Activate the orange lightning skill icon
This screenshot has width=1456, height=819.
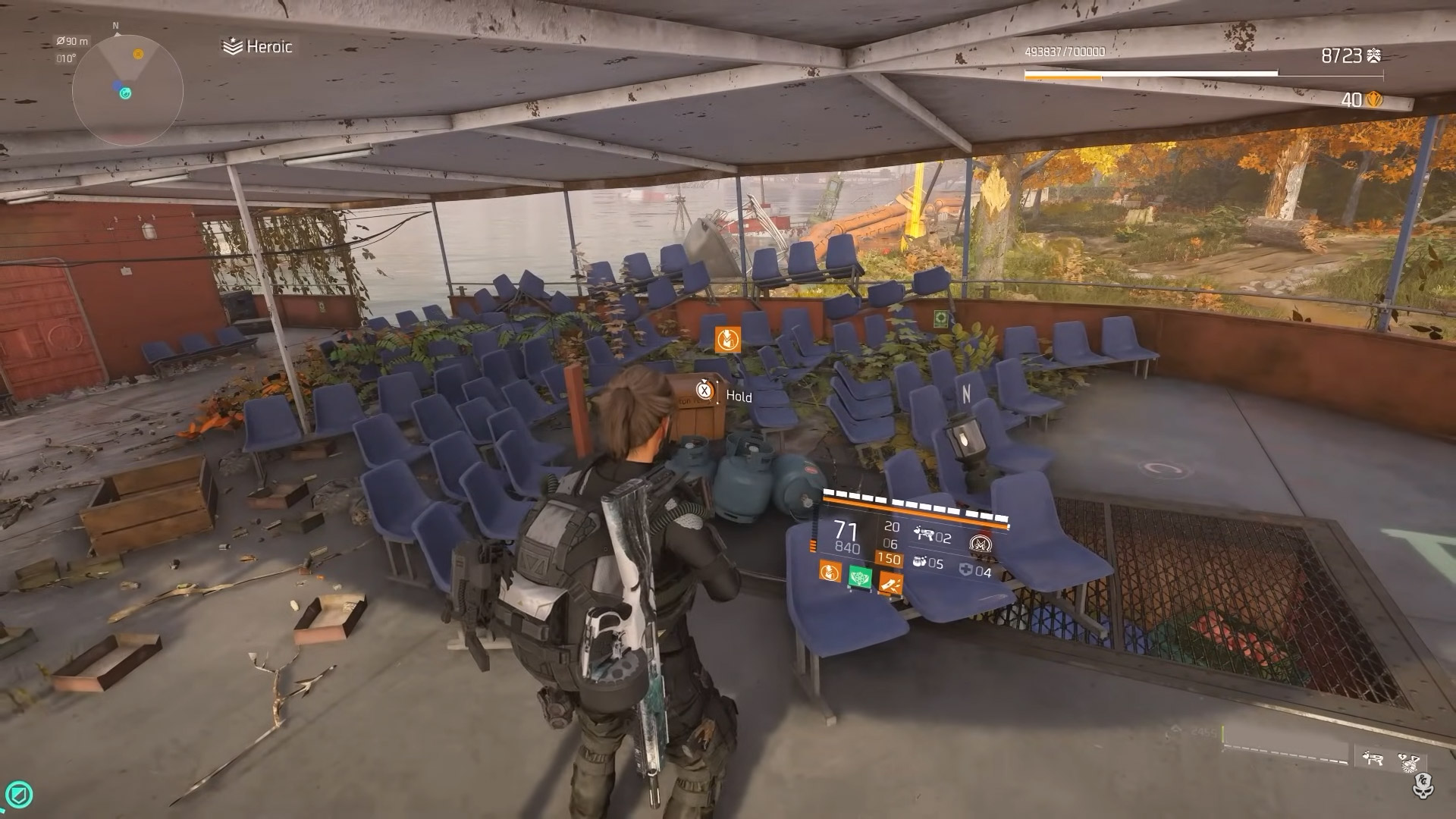coord(890,582)
